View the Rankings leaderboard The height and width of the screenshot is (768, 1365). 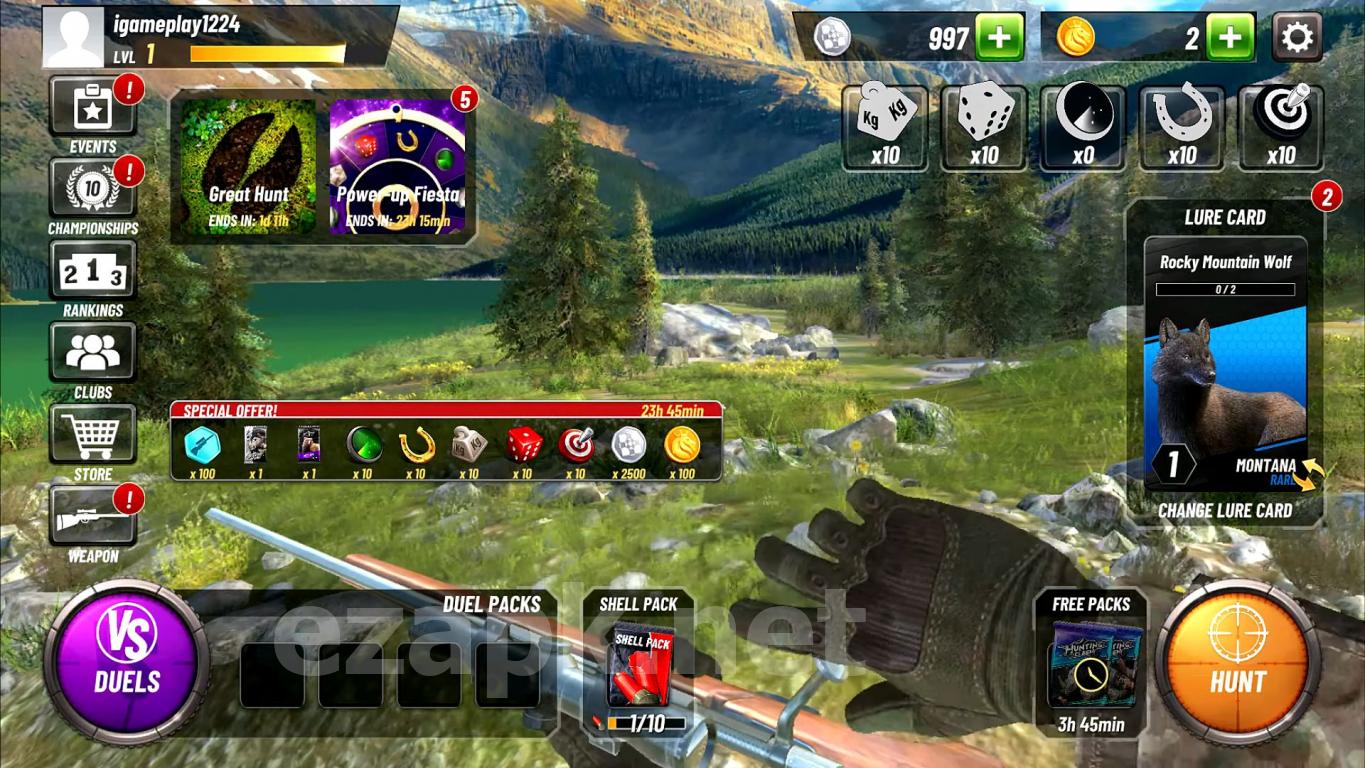[x=93, y=271]
